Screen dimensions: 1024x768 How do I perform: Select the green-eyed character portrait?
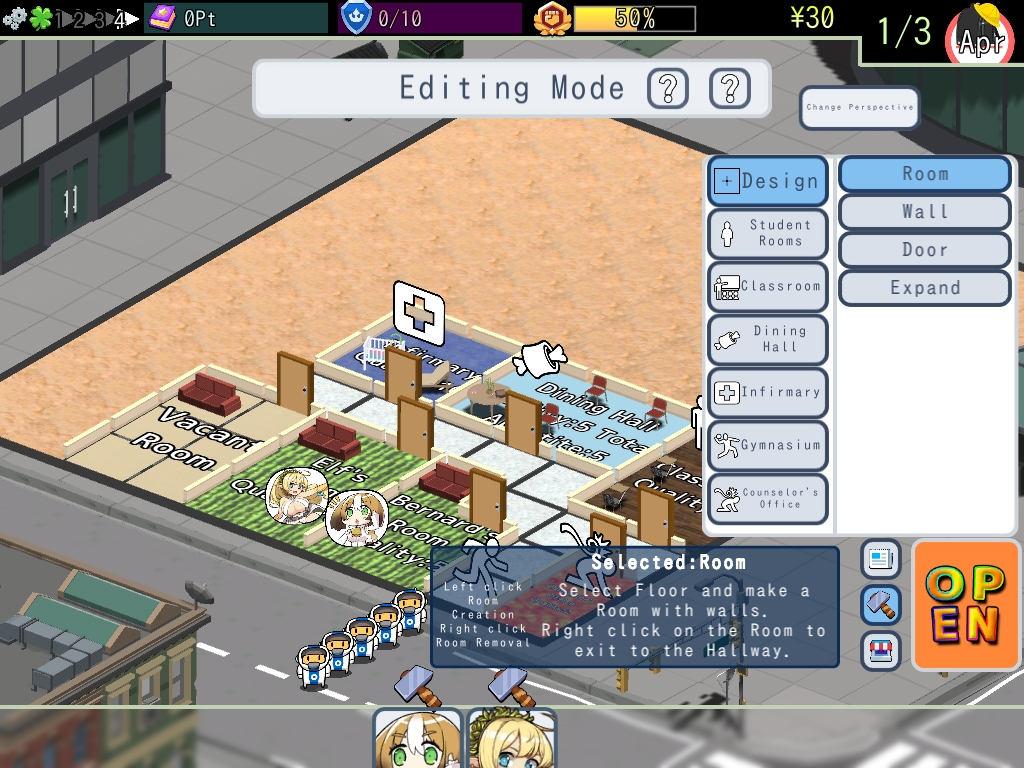[x=417, y=739]
